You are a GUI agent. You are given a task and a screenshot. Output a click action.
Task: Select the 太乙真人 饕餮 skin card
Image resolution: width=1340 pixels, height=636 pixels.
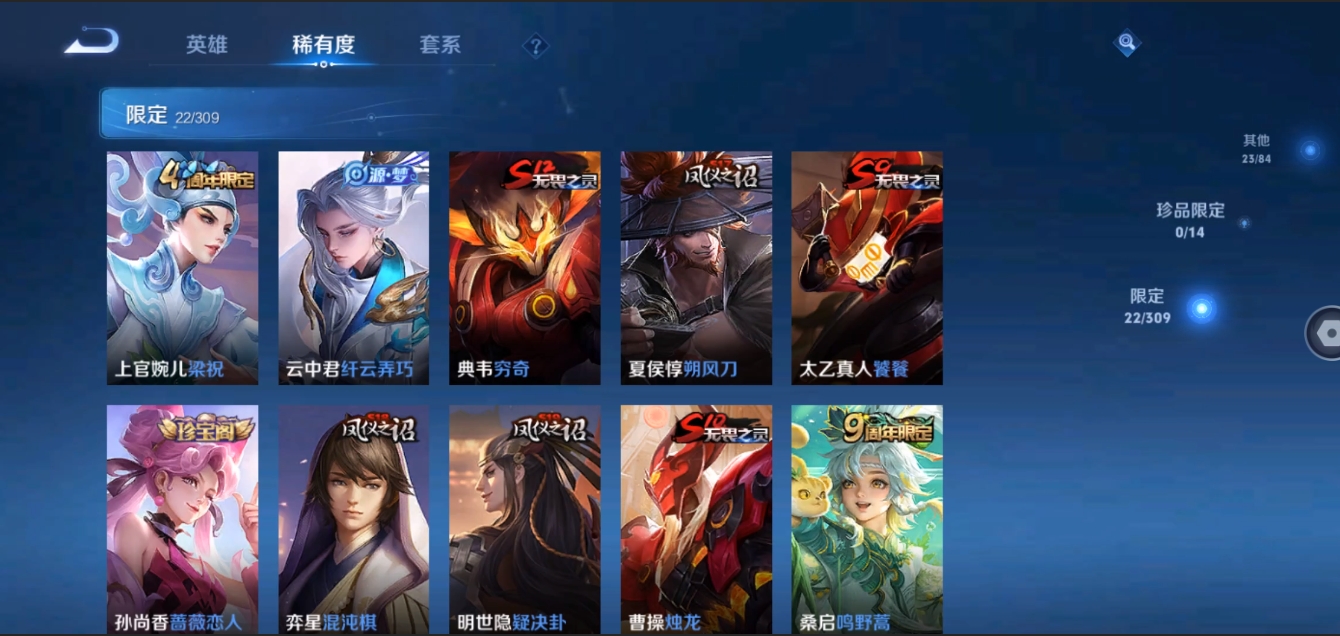point(867,268)
